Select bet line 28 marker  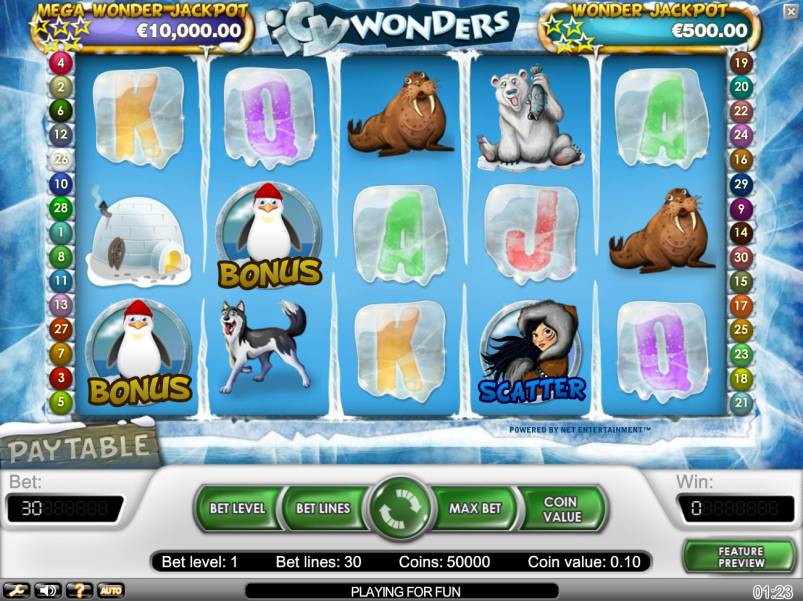click(61, 208)
